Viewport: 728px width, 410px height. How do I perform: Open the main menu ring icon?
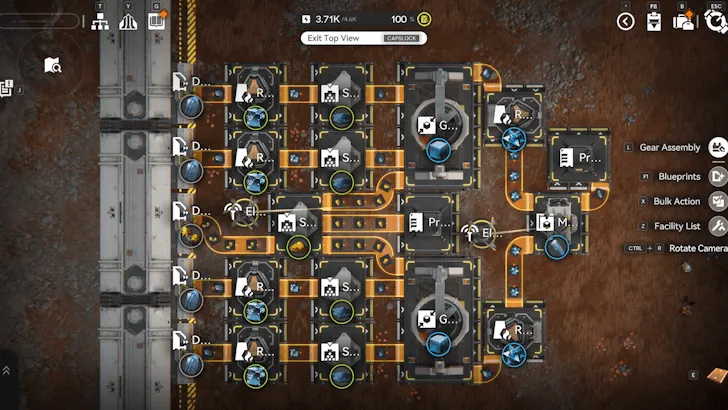click(714, 21)
